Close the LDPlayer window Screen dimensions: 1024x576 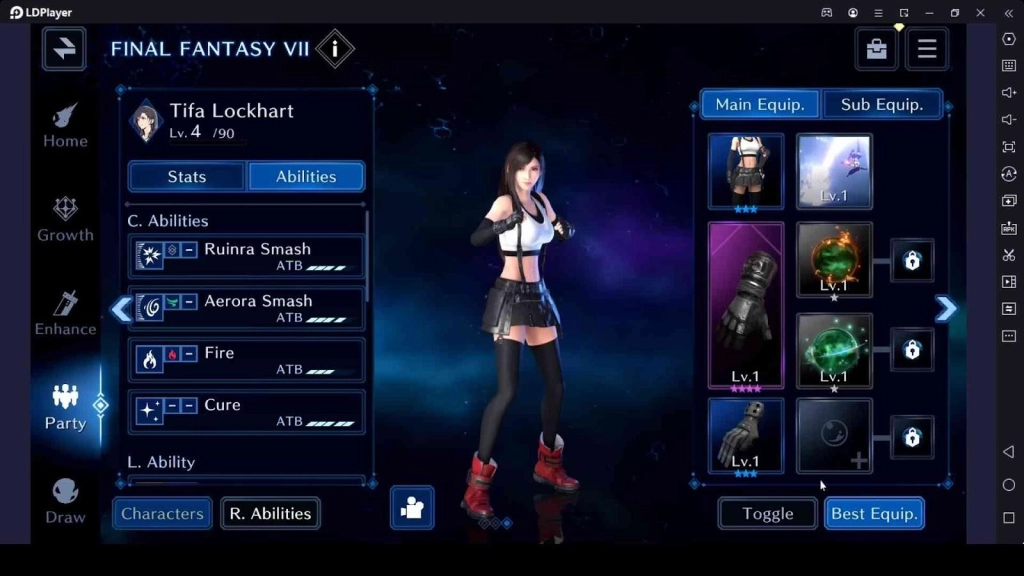click(x=980, y=12)
